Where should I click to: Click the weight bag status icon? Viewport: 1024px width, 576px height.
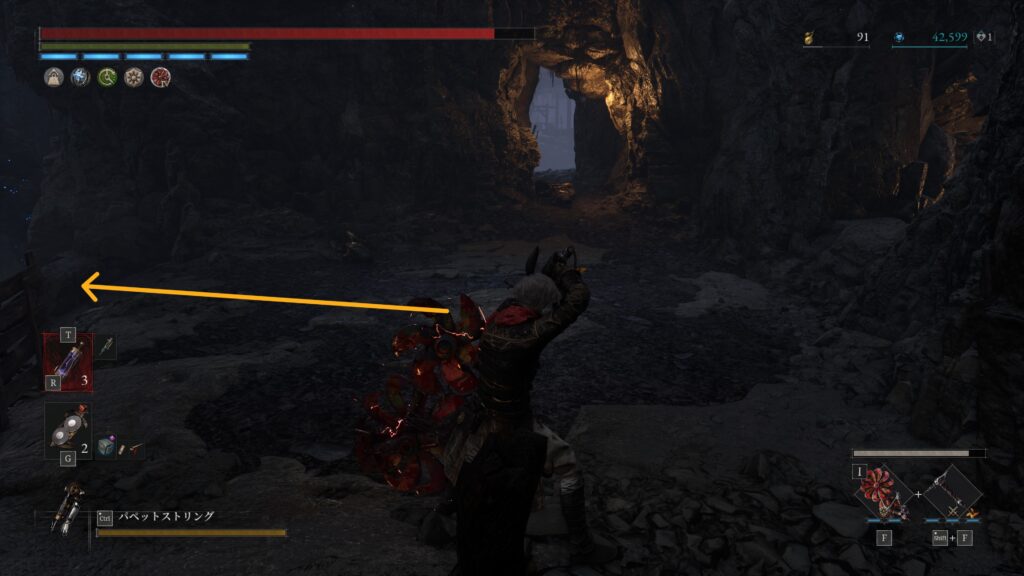pyautogui.click(x=54, y=77)
